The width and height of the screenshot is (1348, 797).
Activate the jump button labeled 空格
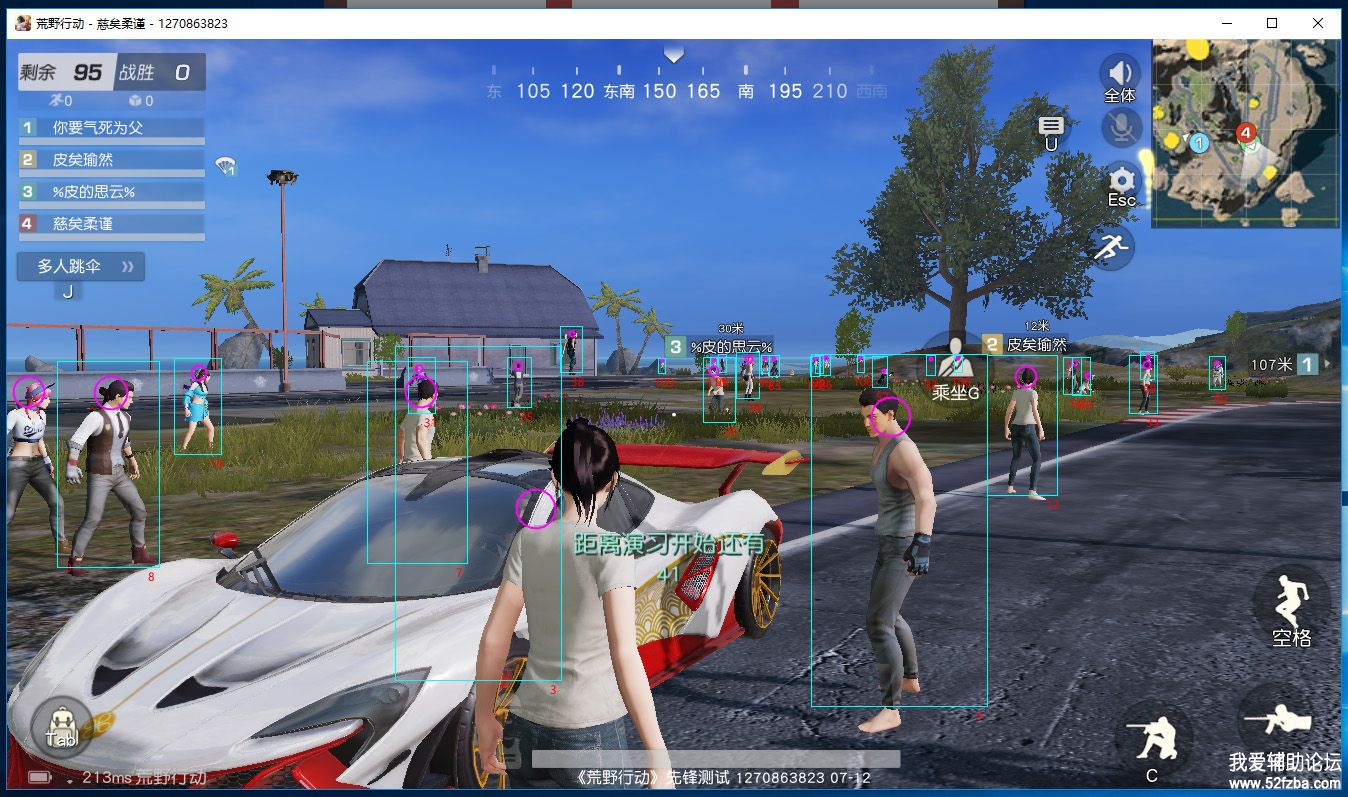click(1290, 603)
